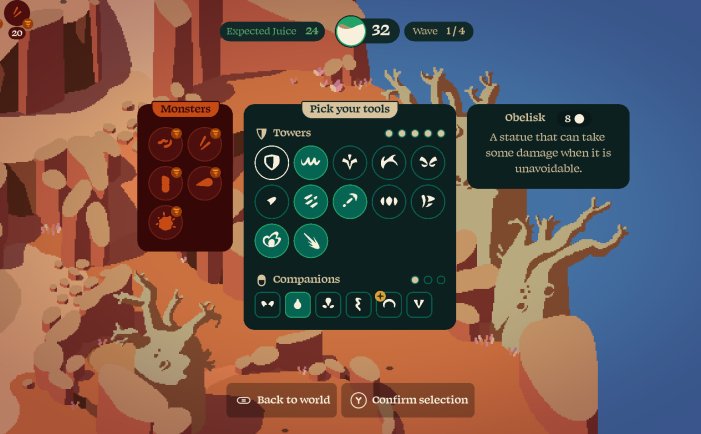Image resolution: width=701 pixels, height=434 pixels.
Task: Toggle the dotted arrow tower icon
Action: coord(350,201)
